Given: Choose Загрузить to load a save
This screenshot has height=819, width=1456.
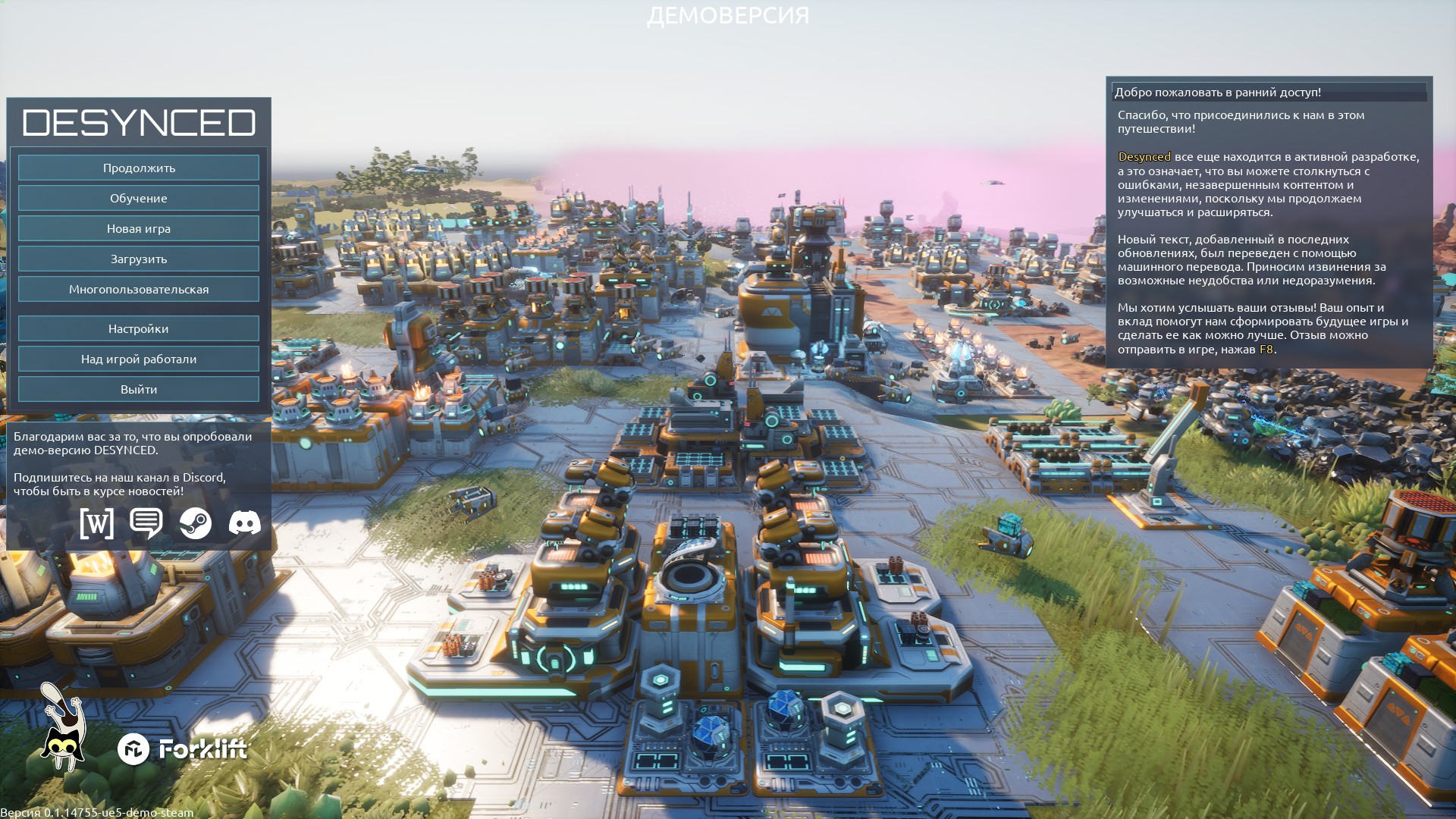Looking at the screenshot, I should 139,259.
